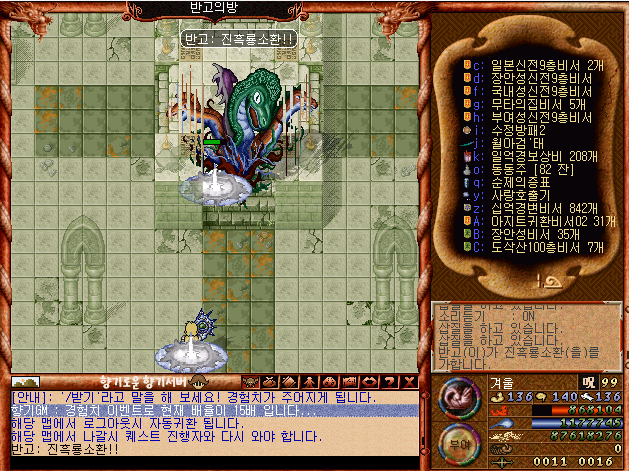Select the 일억경보상비 item row
The width and height of the screenshot is (629, 471).
pos(530,156)
